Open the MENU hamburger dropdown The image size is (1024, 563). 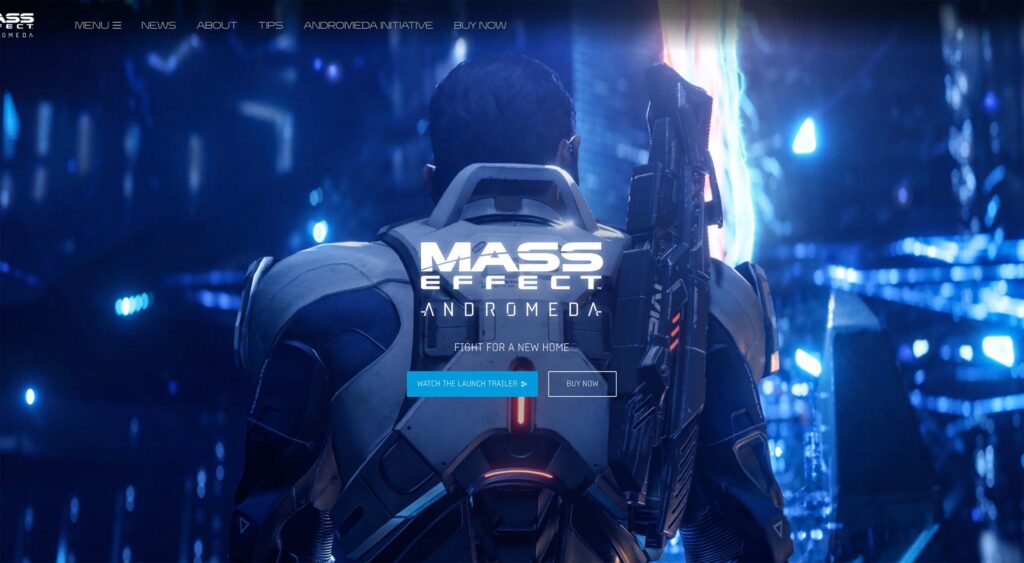(98, 25)
